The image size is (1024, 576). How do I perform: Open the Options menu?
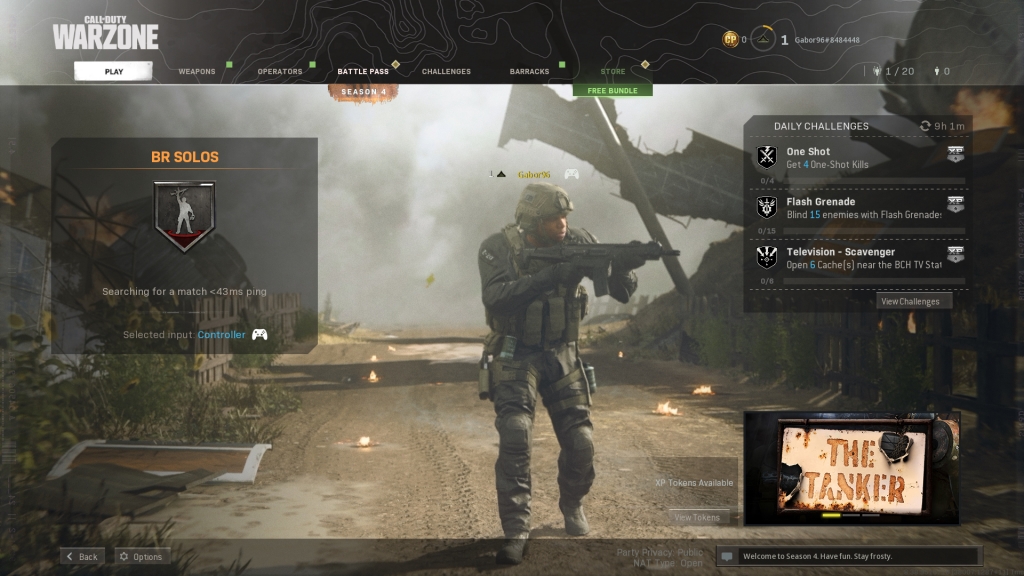[x=140, y=556]
